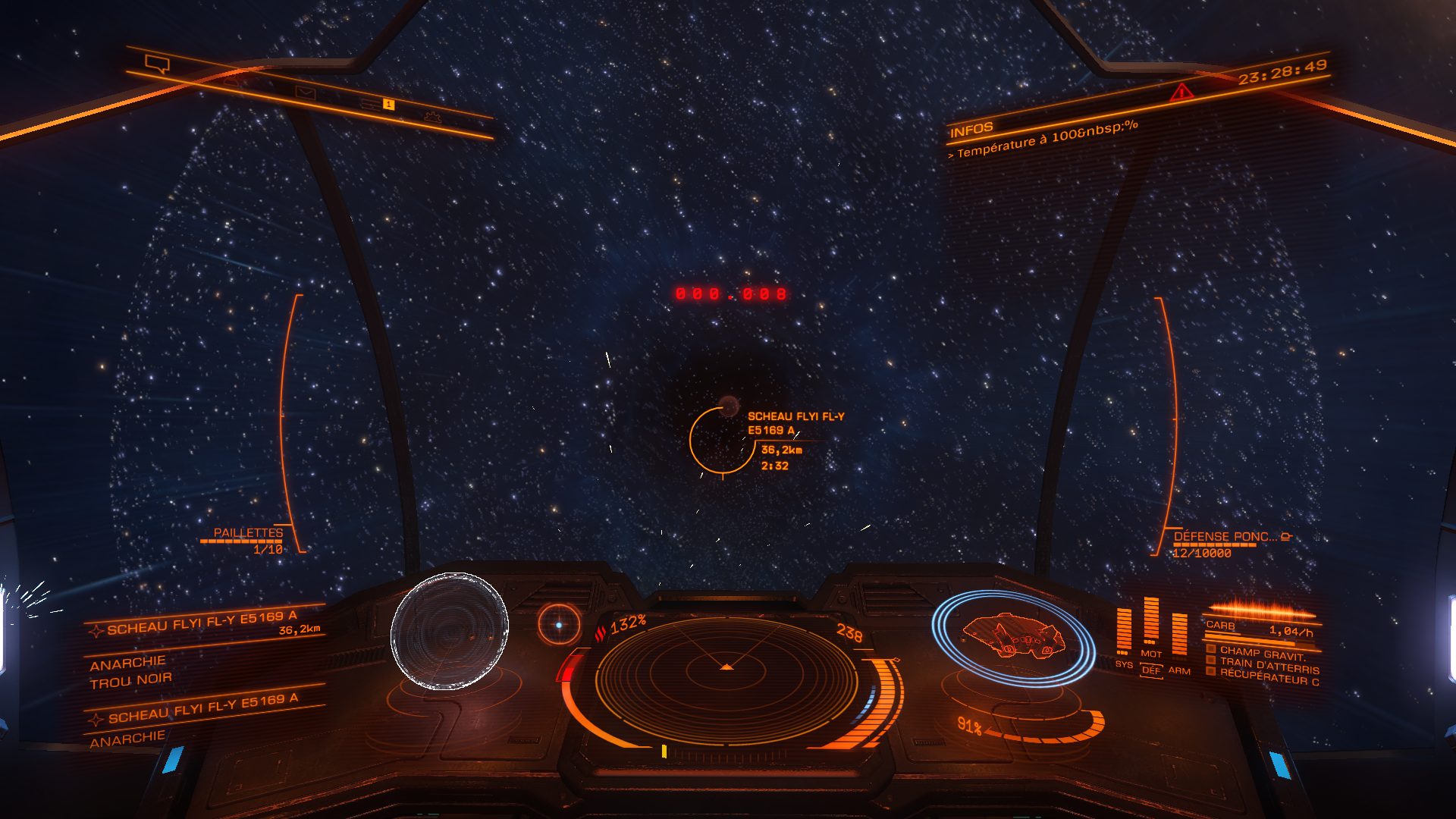Click the blue-ringed ship shield hologram
This screenshot has width=1456, height=819.
point(1013,637)
